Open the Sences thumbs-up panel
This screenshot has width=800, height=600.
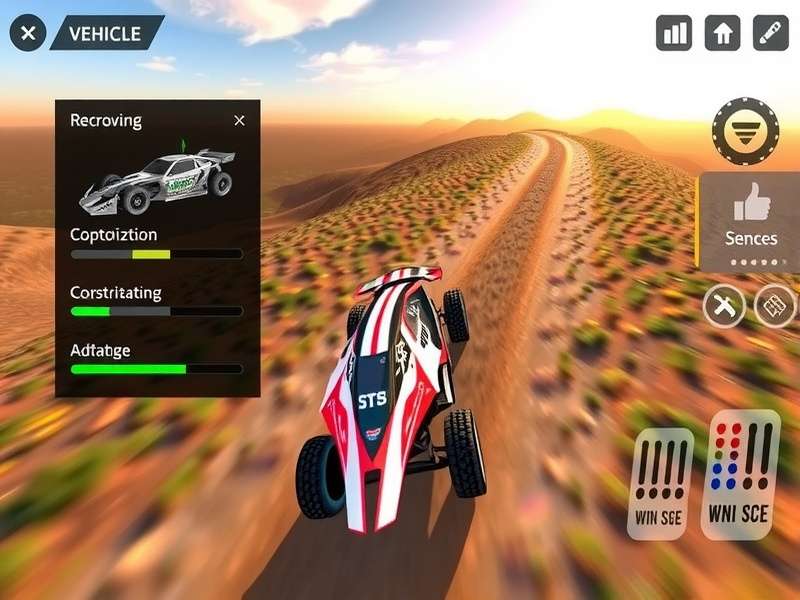(x=750, y=221)
